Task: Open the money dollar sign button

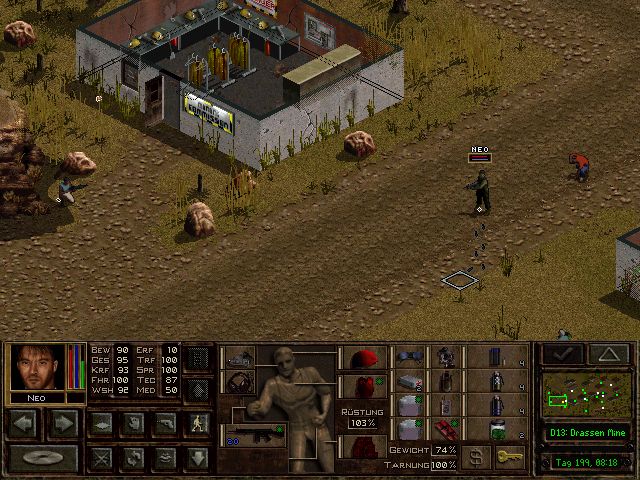Action: [479, 457]
